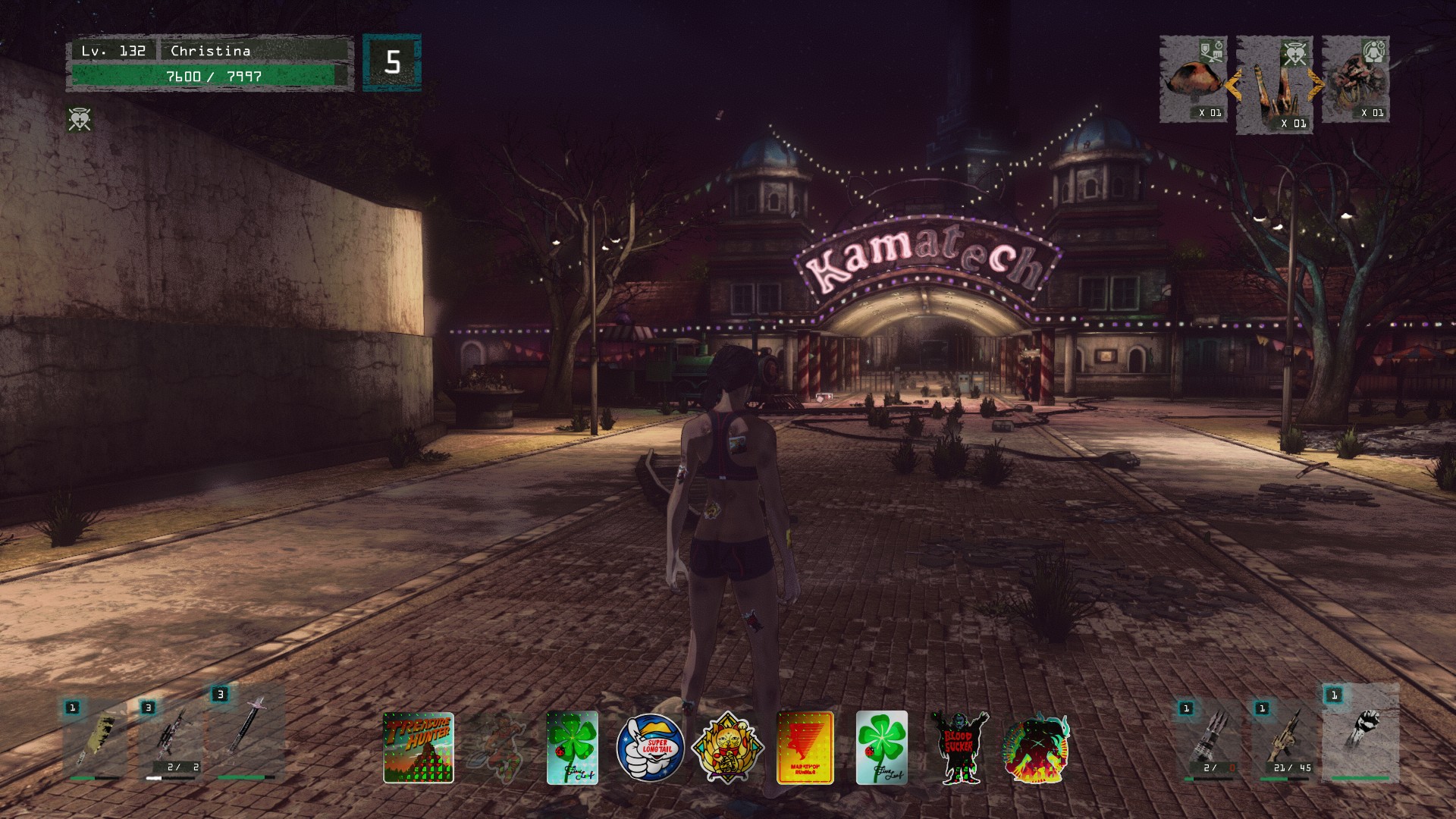Choose the golden lucky cat decal
Image resolution: width=1456 pixels, height=819 pixels.
coord(727,748)
